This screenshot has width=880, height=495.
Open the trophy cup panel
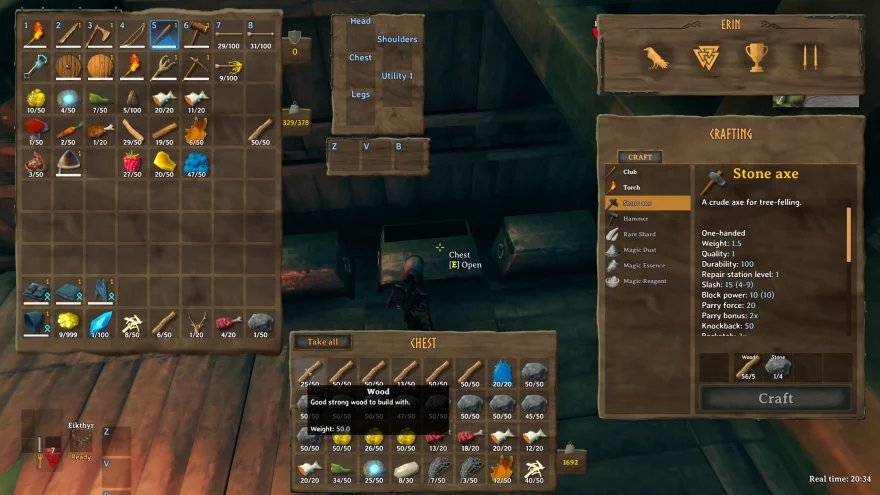point(756,58)
